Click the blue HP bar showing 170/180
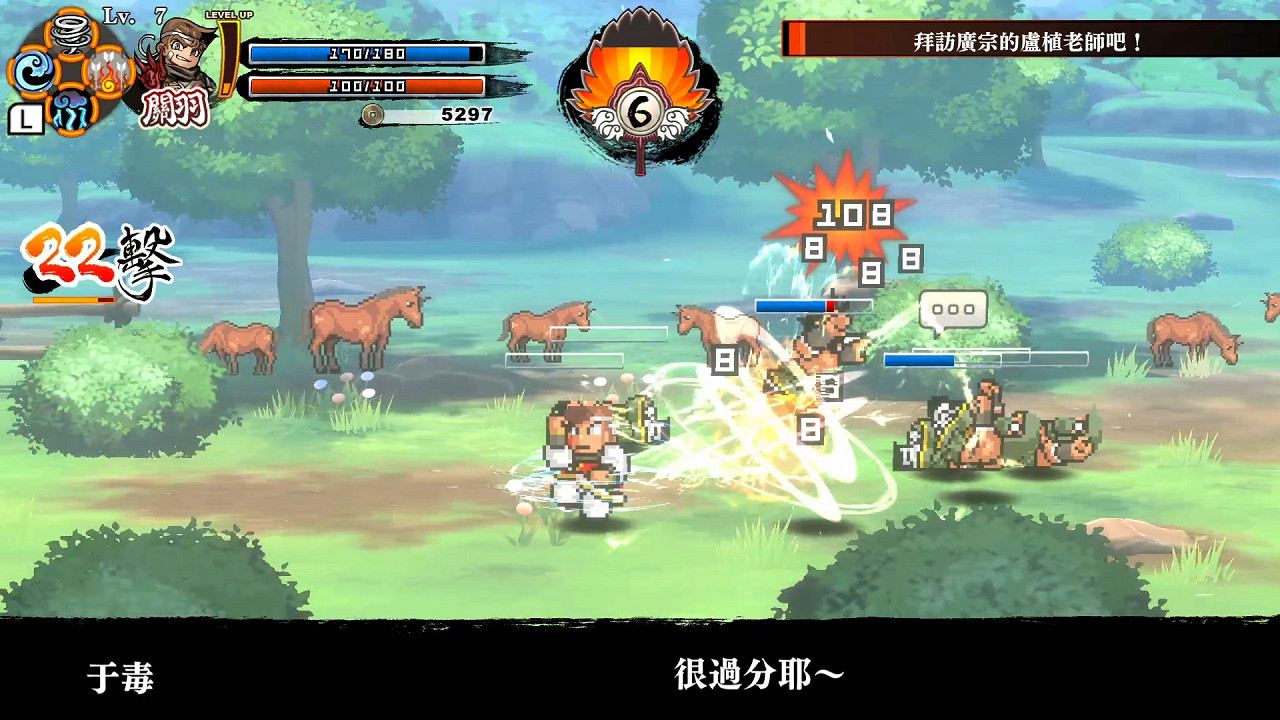This screenshot has width=1280, height=720. pyautogui.click(x=366, y=53)
